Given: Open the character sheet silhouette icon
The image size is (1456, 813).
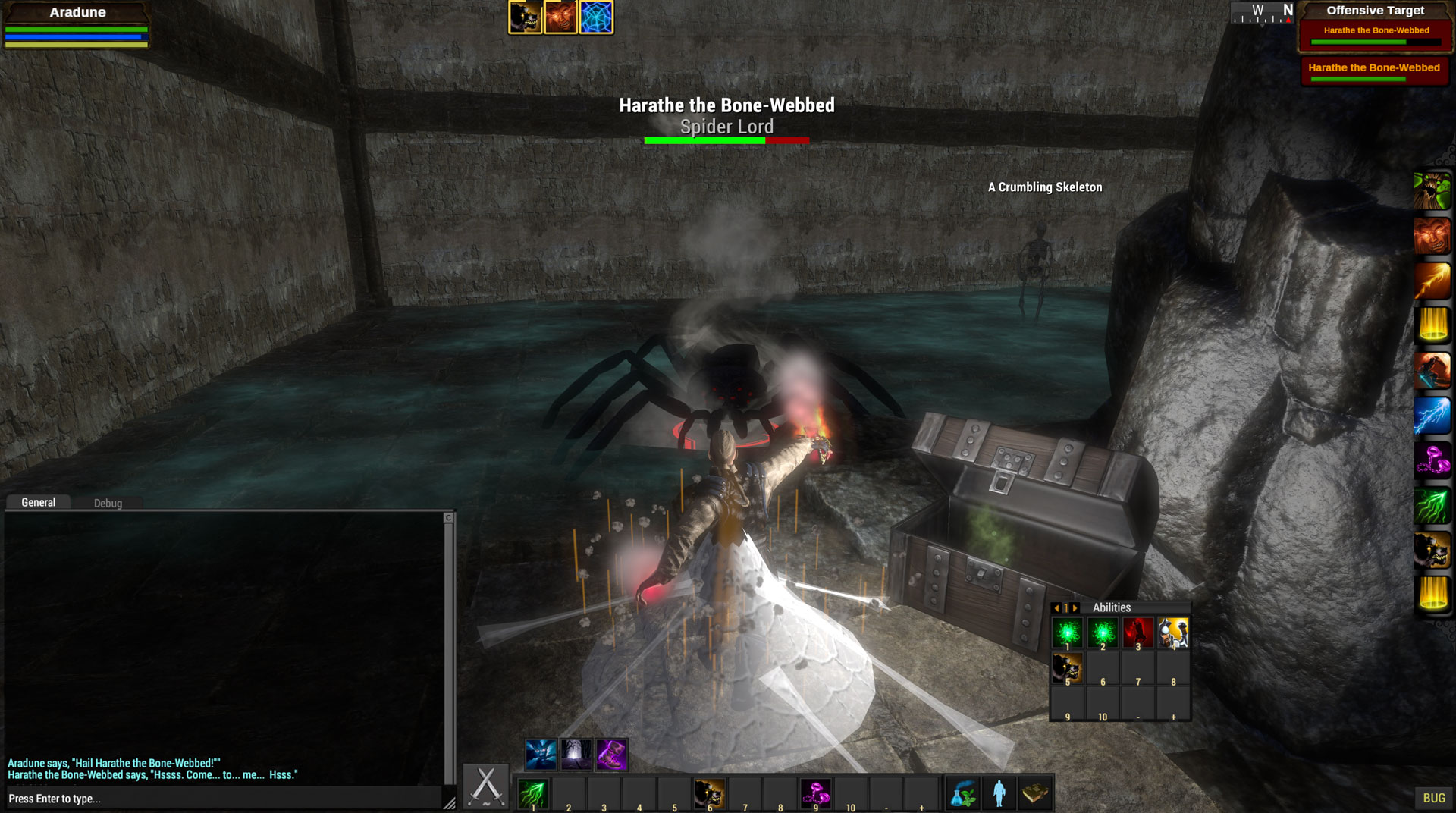Looking at the screenshot, I should tap(999, 794).
